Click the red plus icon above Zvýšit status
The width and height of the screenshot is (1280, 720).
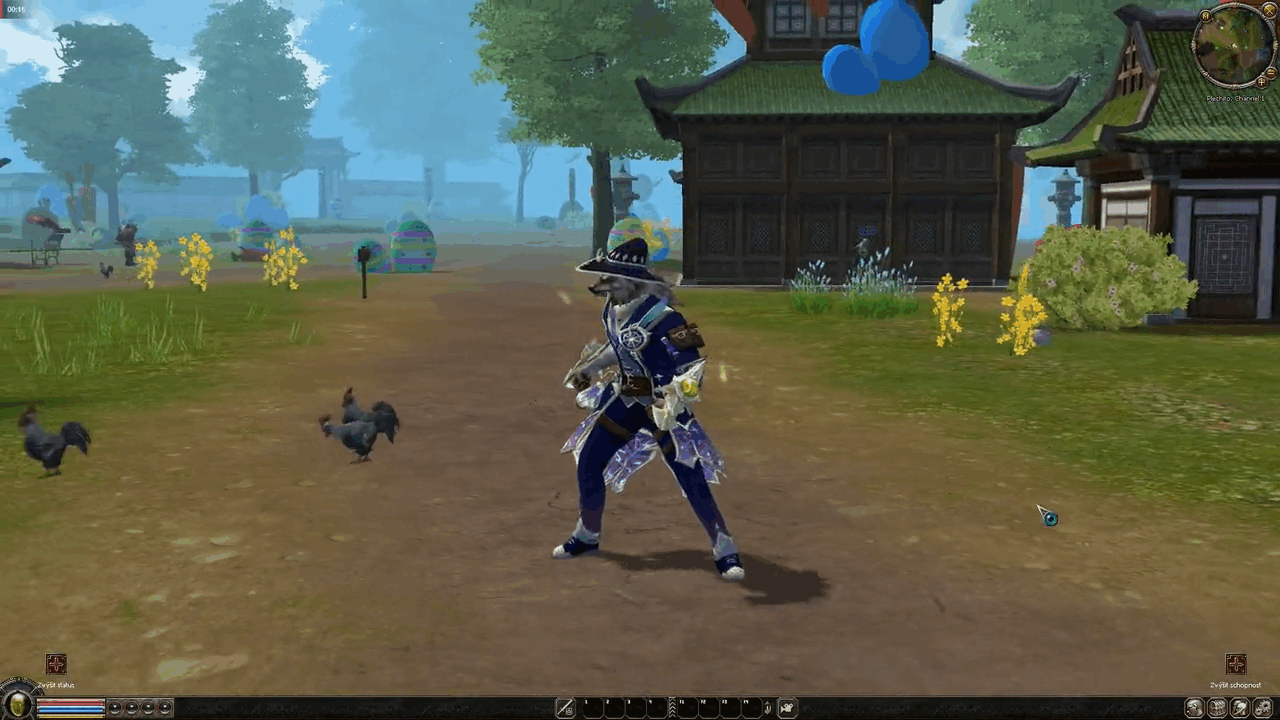55,662
